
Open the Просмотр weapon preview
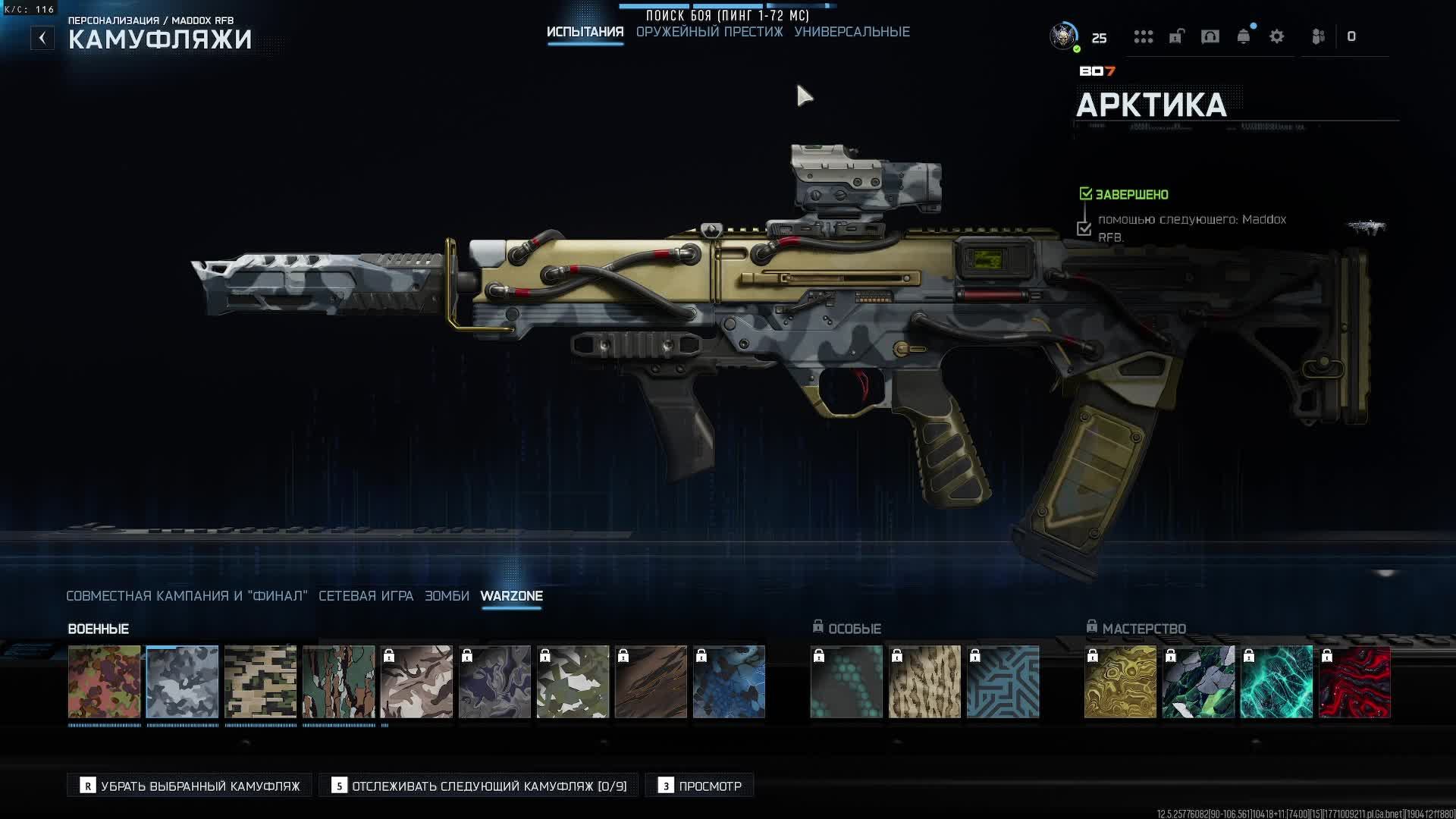[x=699, y=786]
